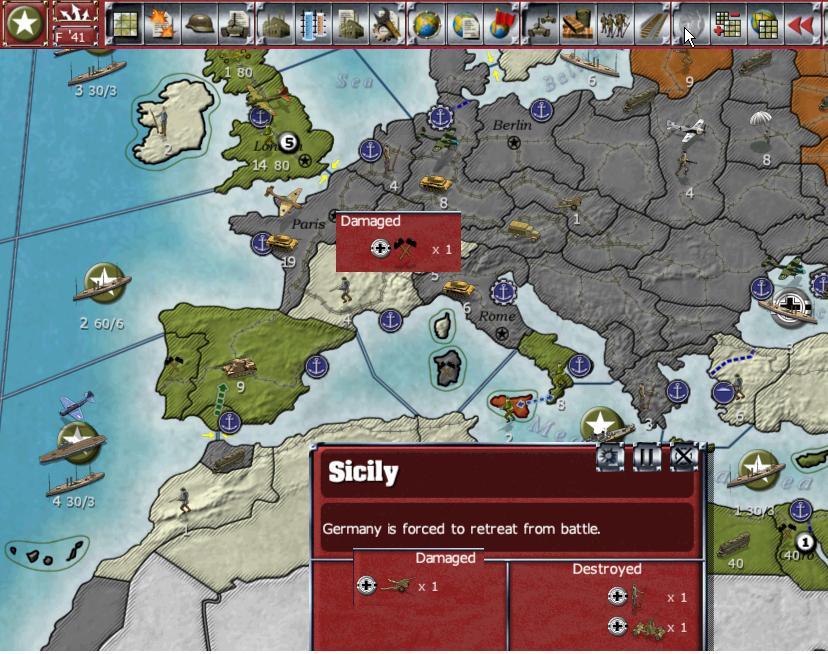Viewport: 828px width, 654px height.
Task: Select the tank and truck icon
Action: 541,24
